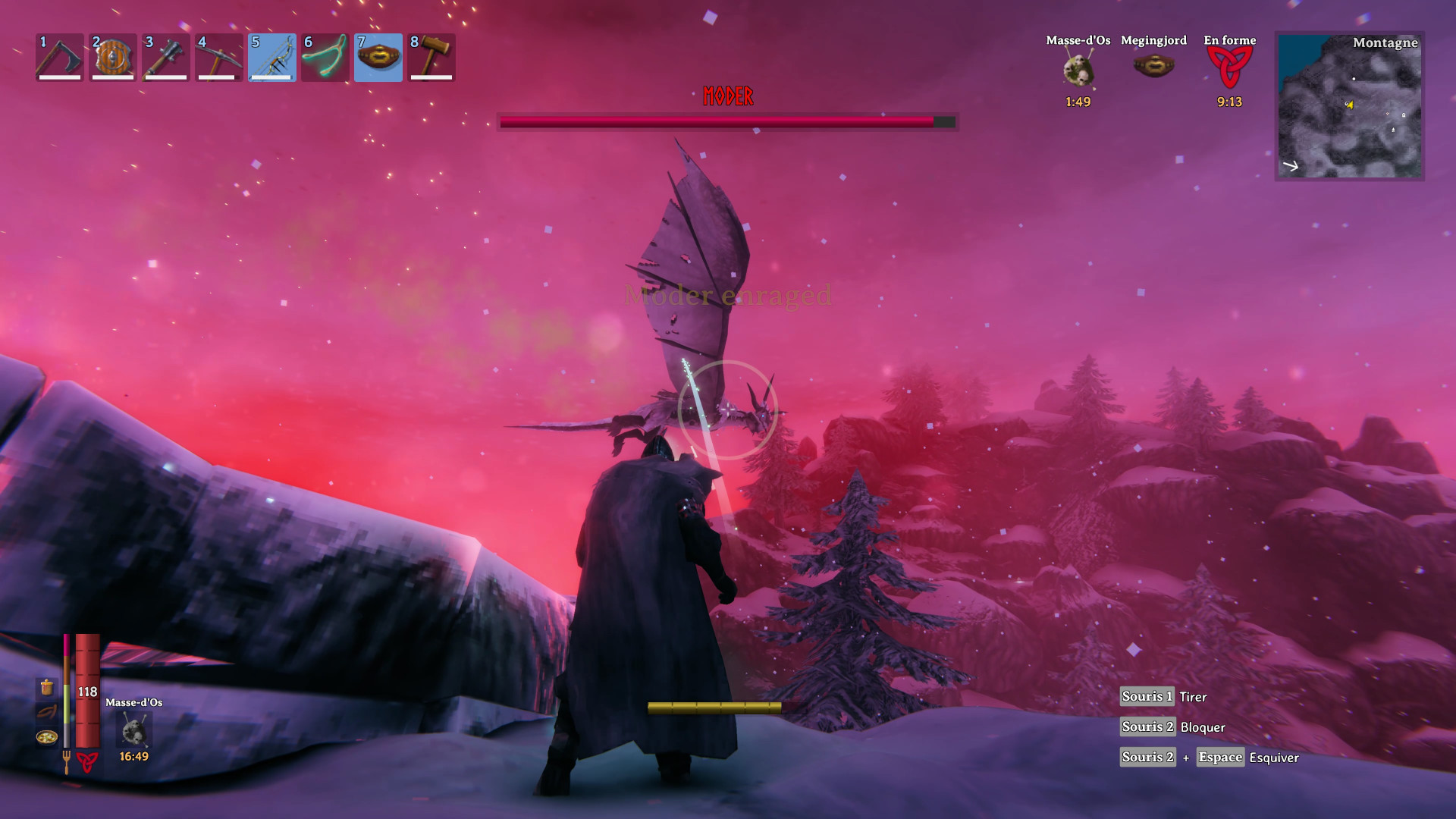
Task: Select the iron mace in slot 3
Action: tap(165, 57)
